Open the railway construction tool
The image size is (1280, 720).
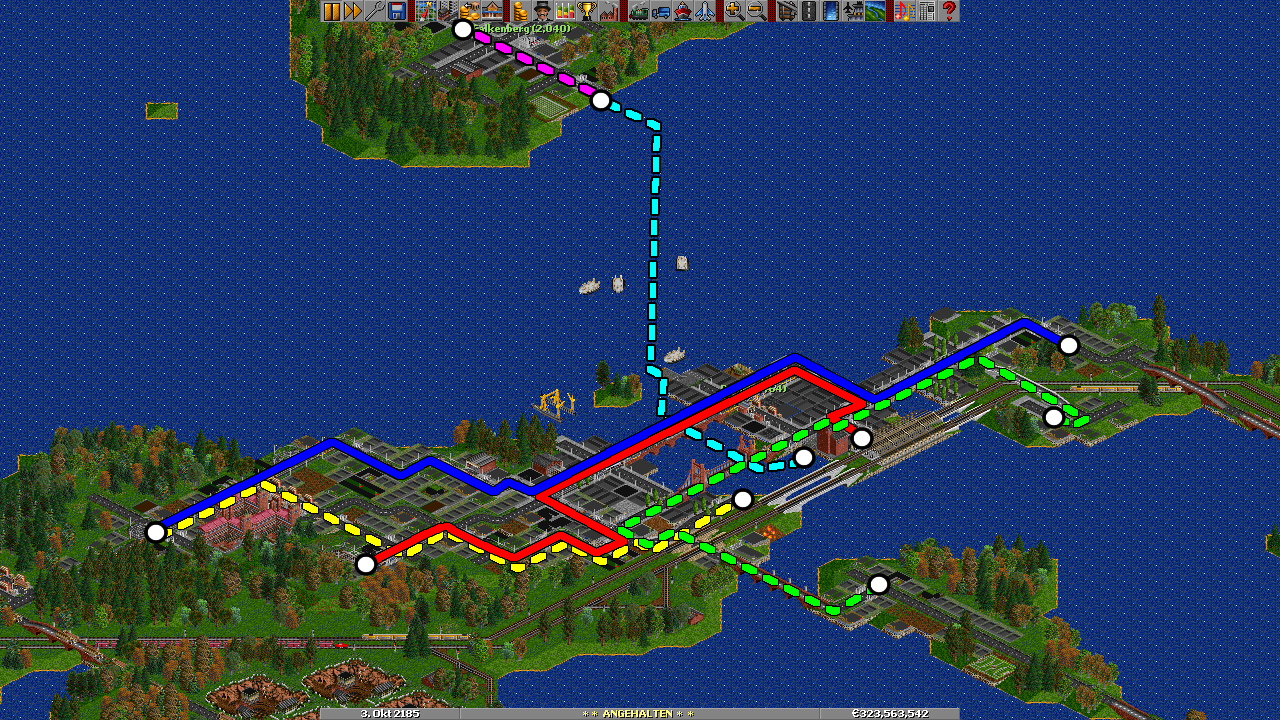point(786,11)
